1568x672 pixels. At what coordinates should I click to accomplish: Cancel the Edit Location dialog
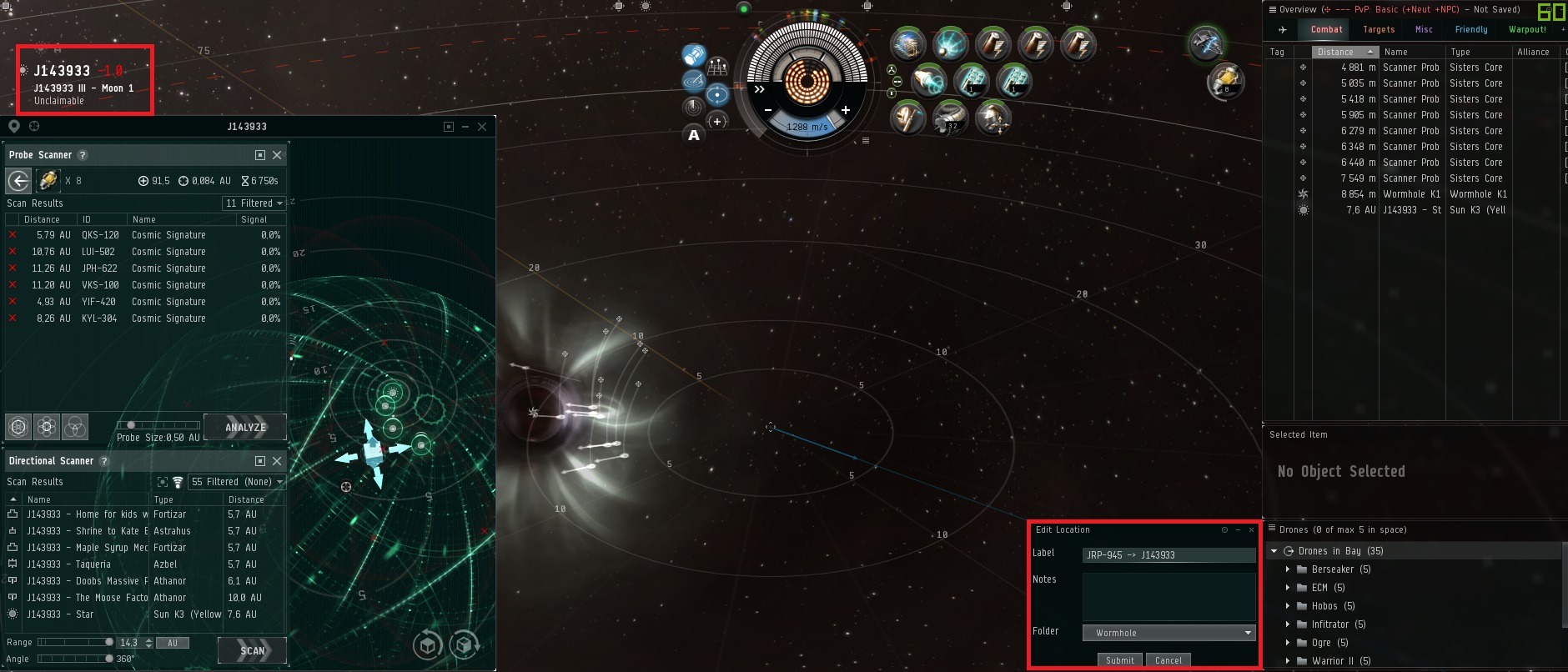click(x=1168, y=659)
